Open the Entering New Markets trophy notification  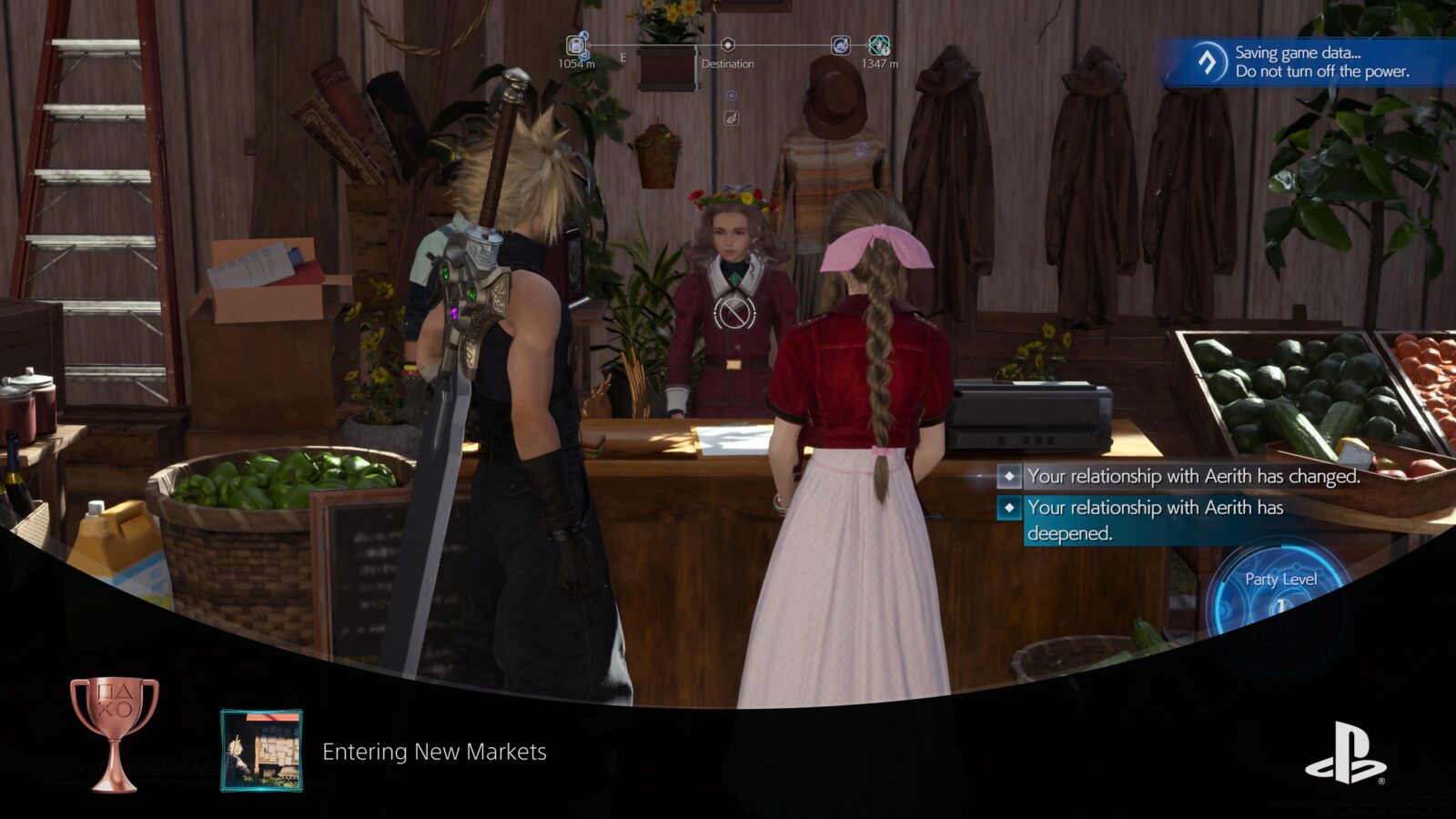(x=434, y=752)
